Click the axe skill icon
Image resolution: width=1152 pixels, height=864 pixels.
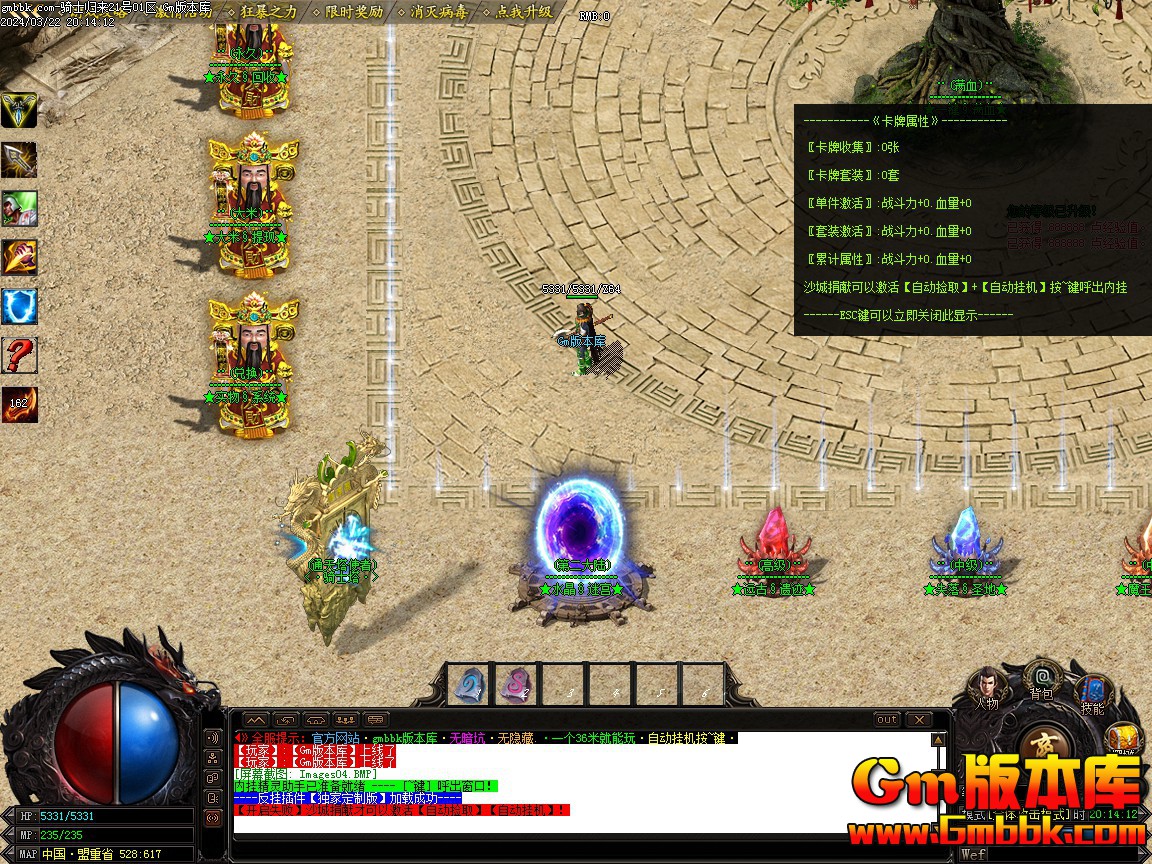tap(19, 160)
